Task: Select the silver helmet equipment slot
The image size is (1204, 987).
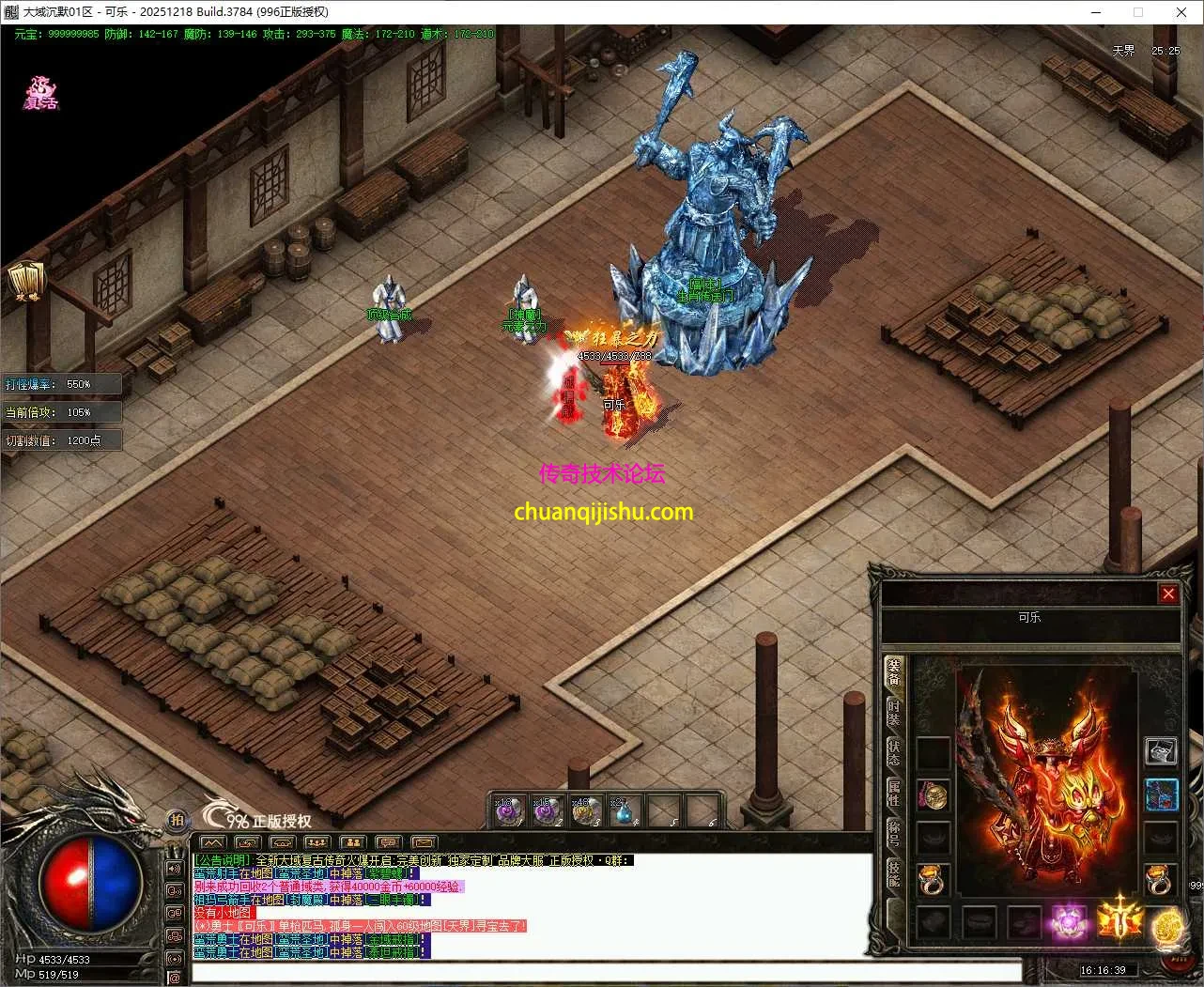Action: [x=1162, y=751]
